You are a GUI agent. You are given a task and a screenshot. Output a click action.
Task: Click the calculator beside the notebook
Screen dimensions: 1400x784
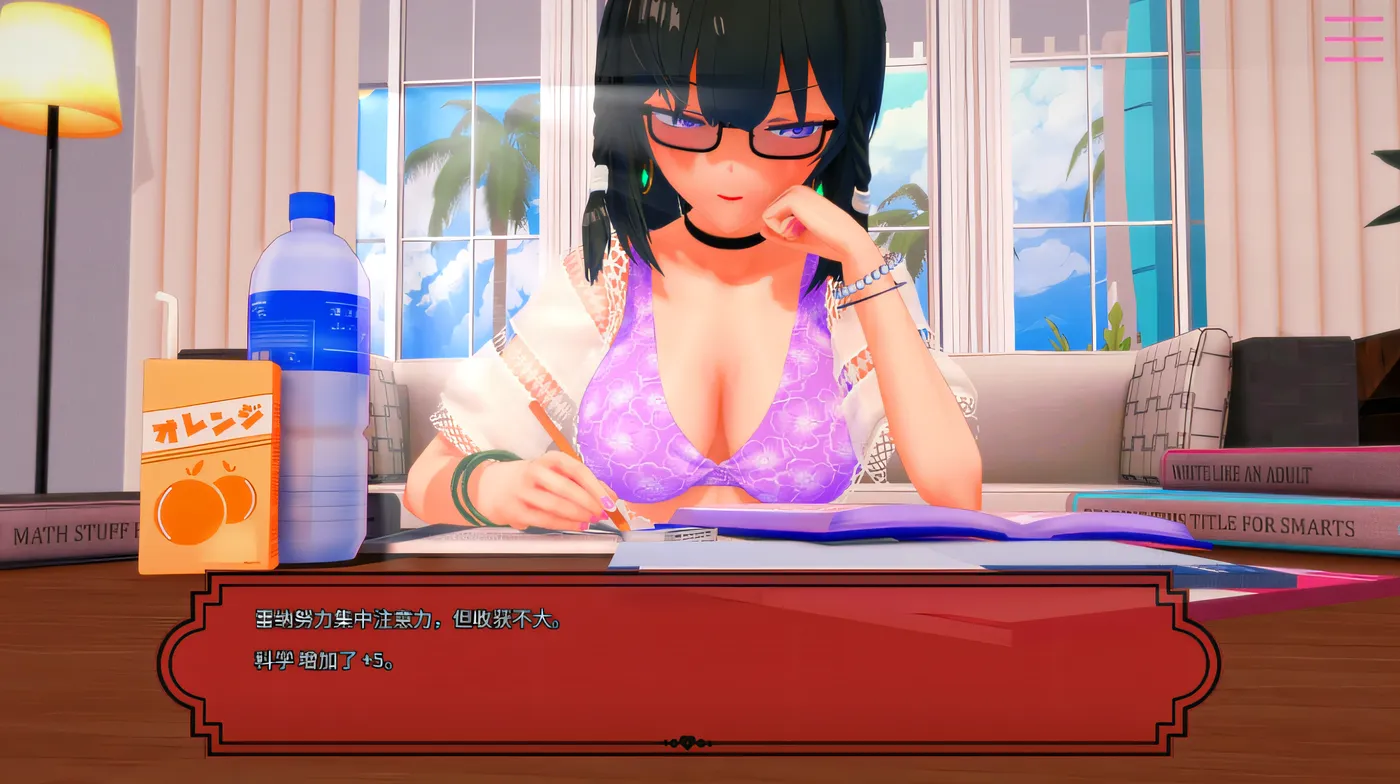point(690,533)
